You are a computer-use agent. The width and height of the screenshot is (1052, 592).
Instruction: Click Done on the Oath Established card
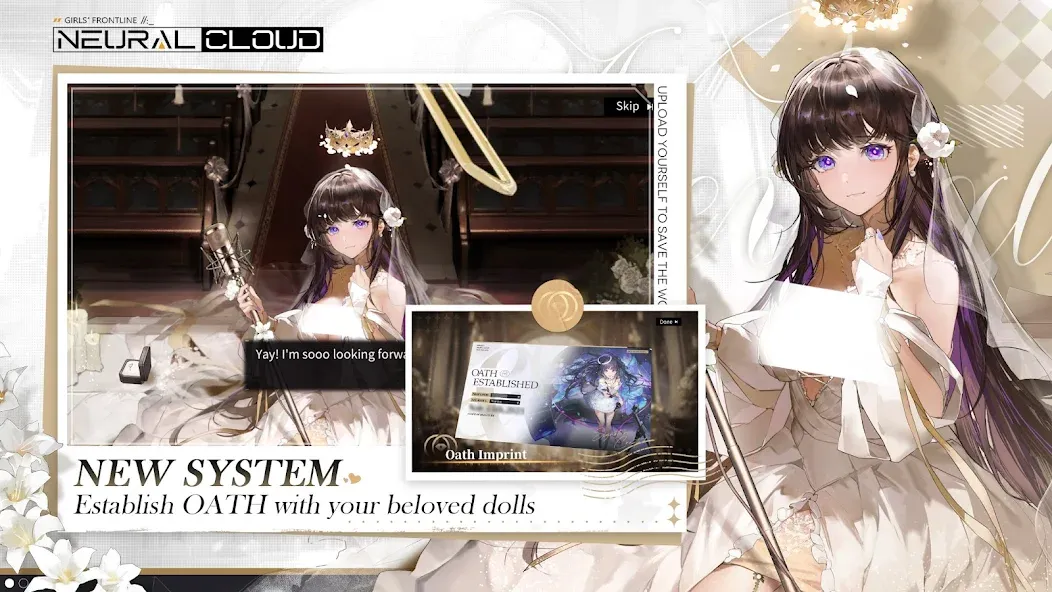pyautogui.click(x=668, y=322)
